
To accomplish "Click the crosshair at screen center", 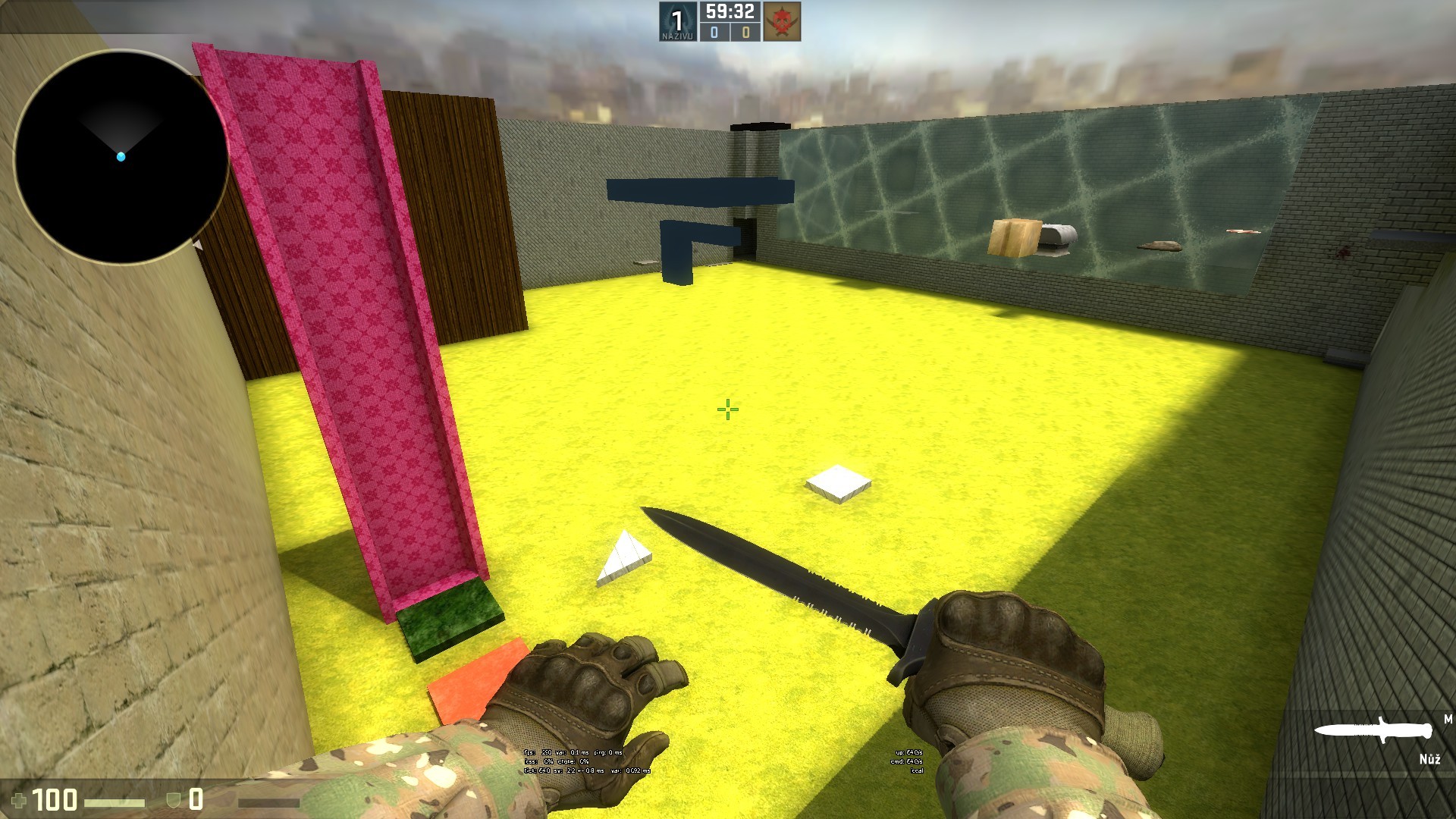I will click(727, 409).
